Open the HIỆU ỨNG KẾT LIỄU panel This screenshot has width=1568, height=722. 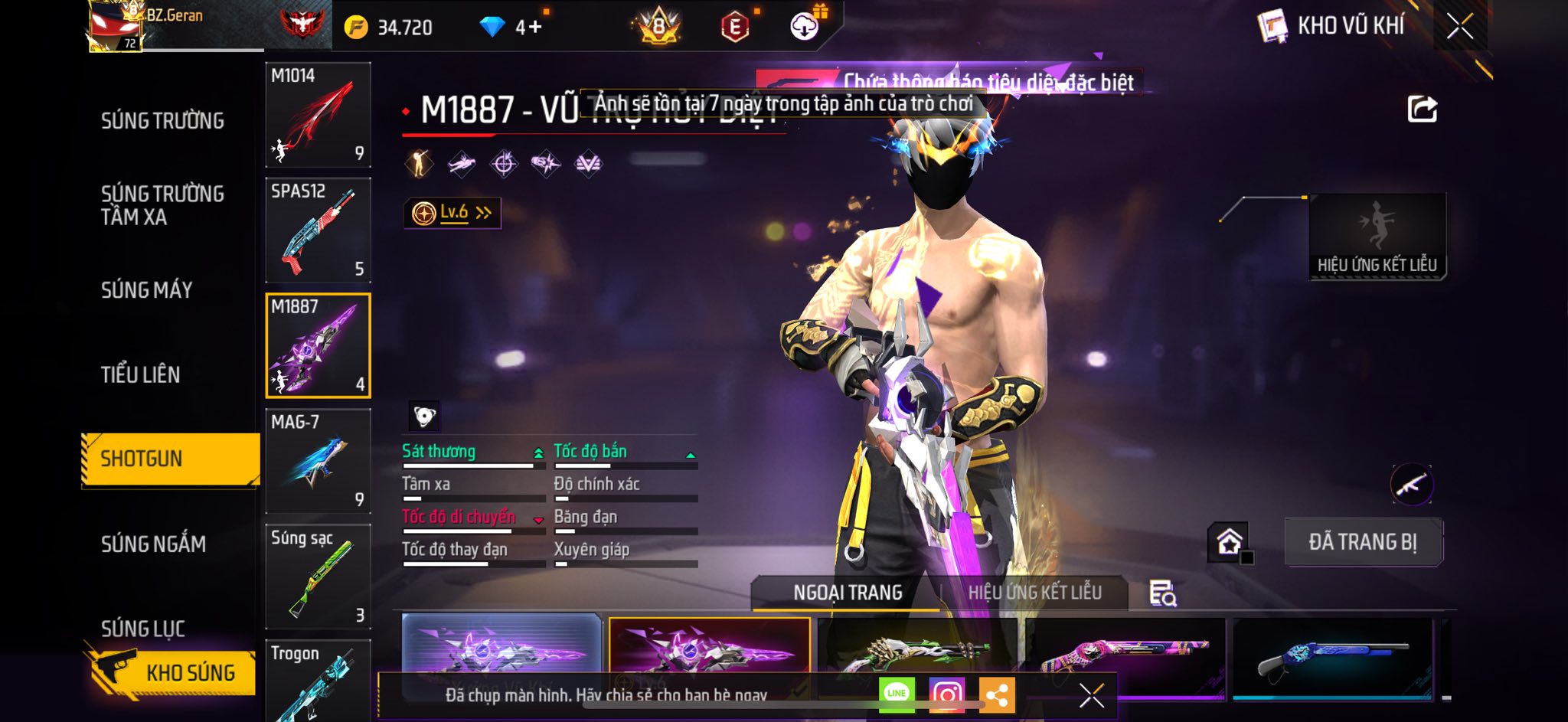(1377, 237)
